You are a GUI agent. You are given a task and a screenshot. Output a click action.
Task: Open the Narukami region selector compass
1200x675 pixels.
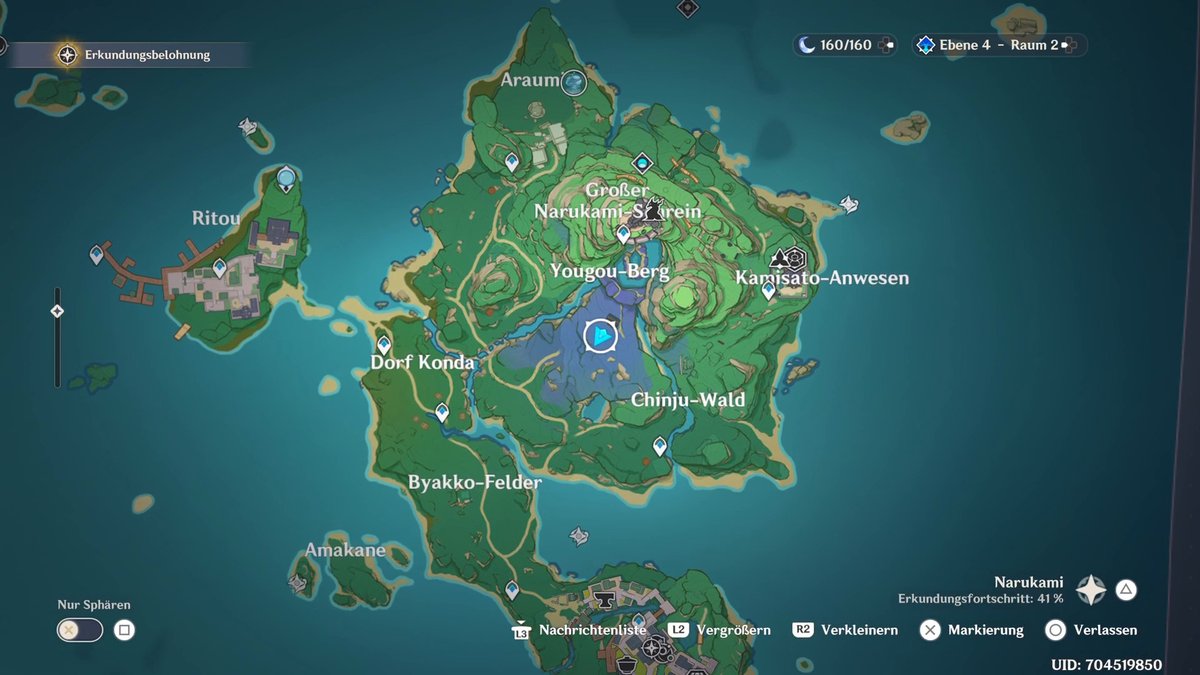(1091, 590)
